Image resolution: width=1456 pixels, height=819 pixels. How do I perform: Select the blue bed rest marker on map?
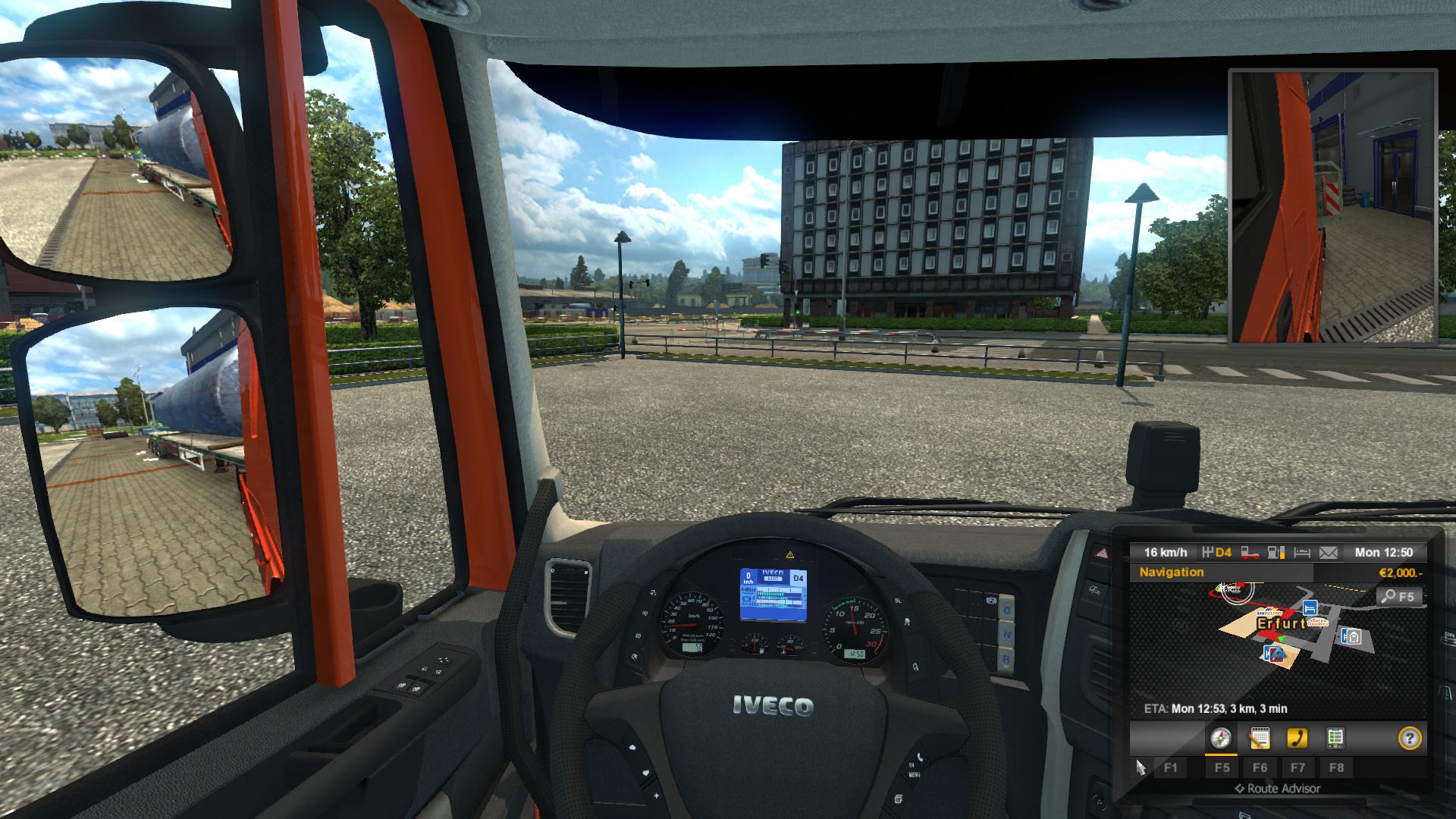click(1309, 608)
